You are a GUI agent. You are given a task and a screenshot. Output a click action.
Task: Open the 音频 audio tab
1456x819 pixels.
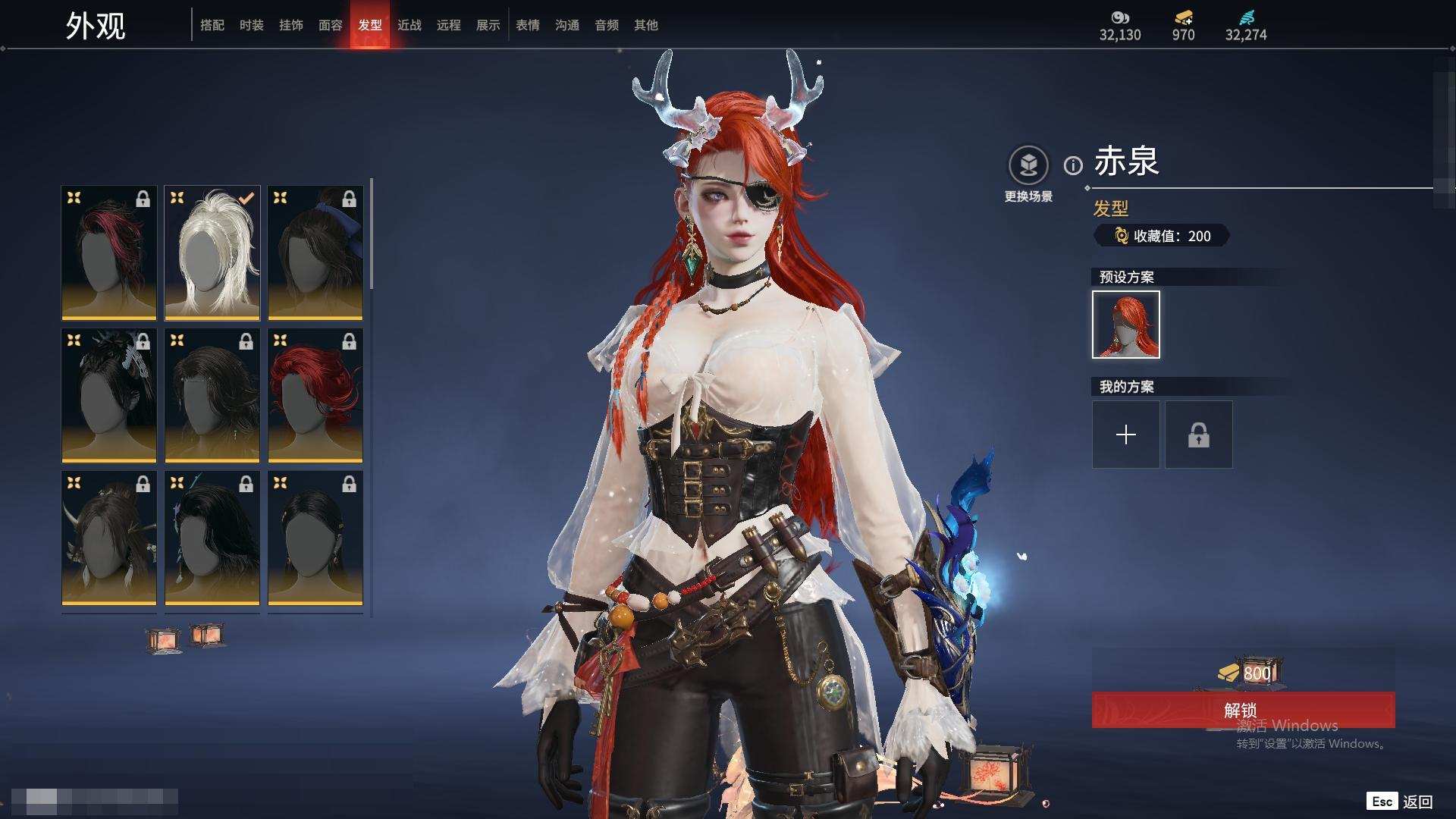pos(607,25)
